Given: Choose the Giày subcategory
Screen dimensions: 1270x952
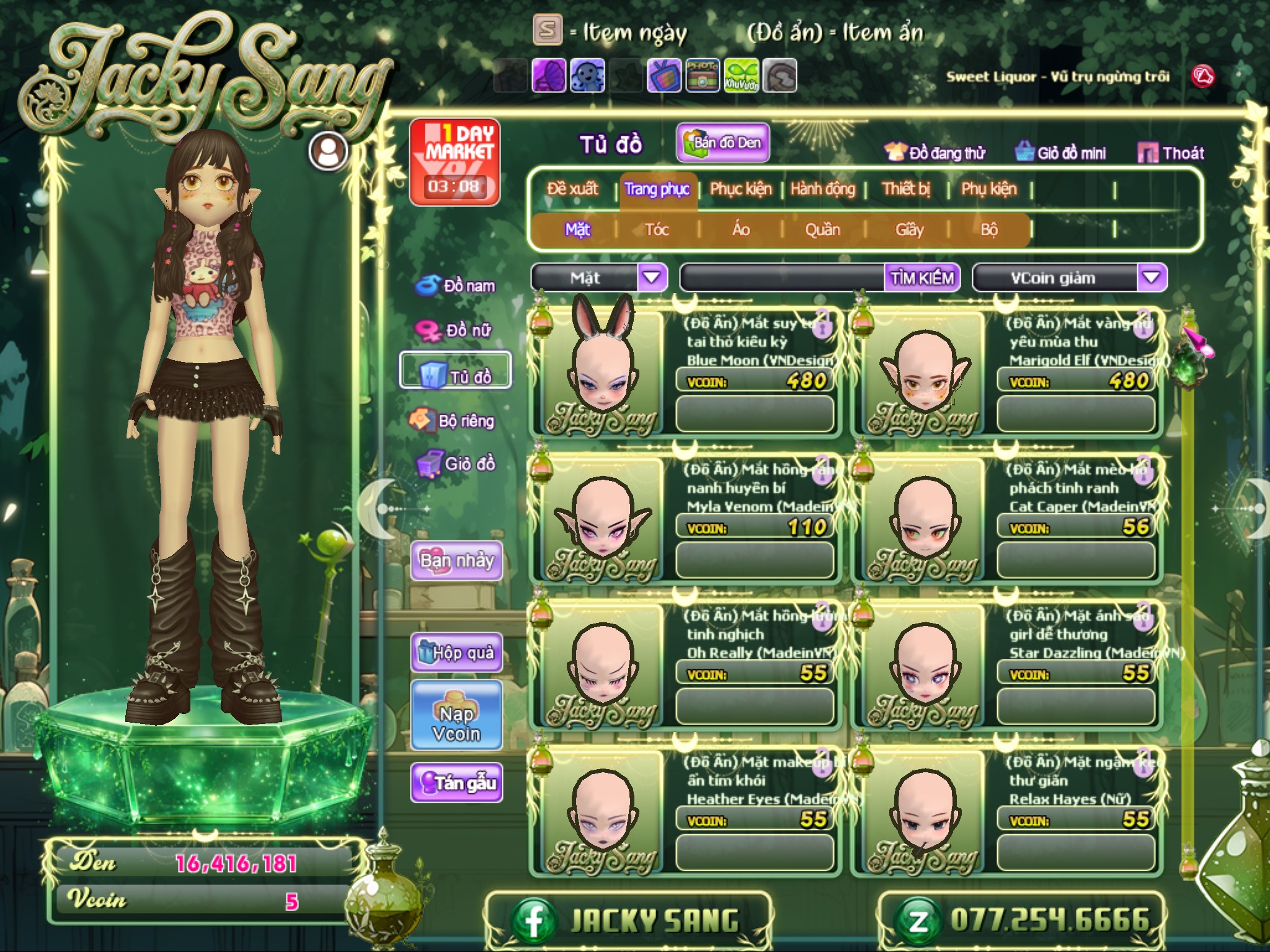Looking at the screenshot, I should tap(909, 230).
